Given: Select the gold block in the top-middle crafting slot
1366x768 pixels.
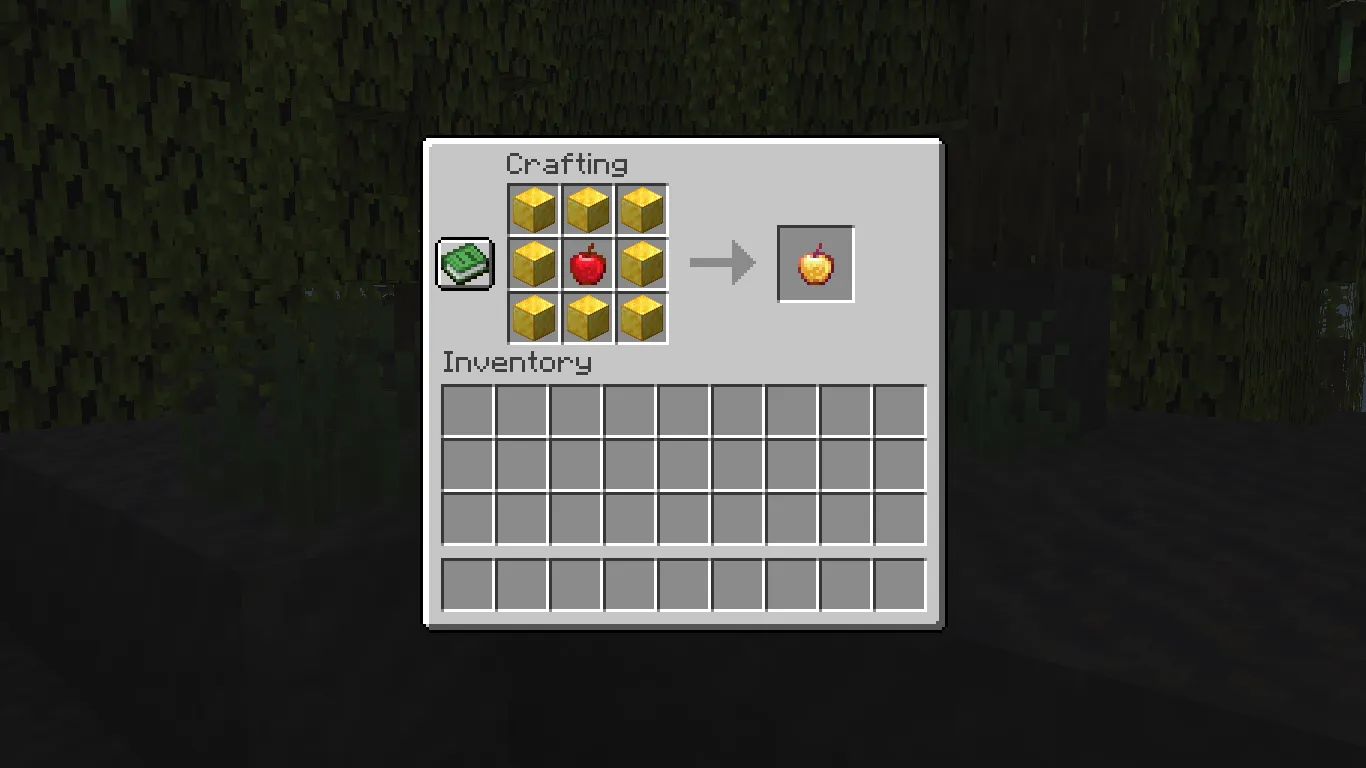Looking at the screenshot, I should tap(588, 210).
